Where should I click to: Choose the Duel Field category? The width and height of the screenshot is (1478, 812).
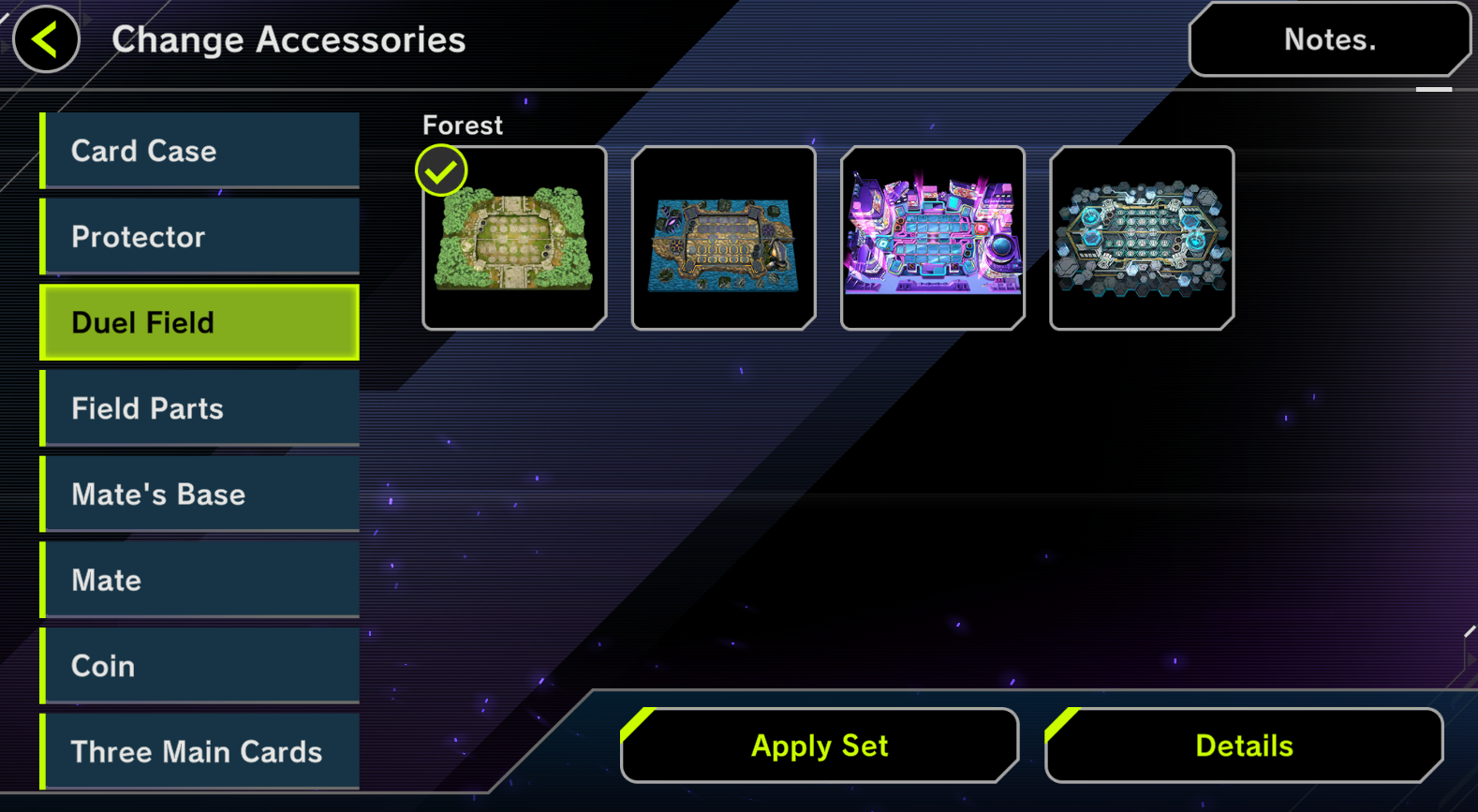click(200, 323)
